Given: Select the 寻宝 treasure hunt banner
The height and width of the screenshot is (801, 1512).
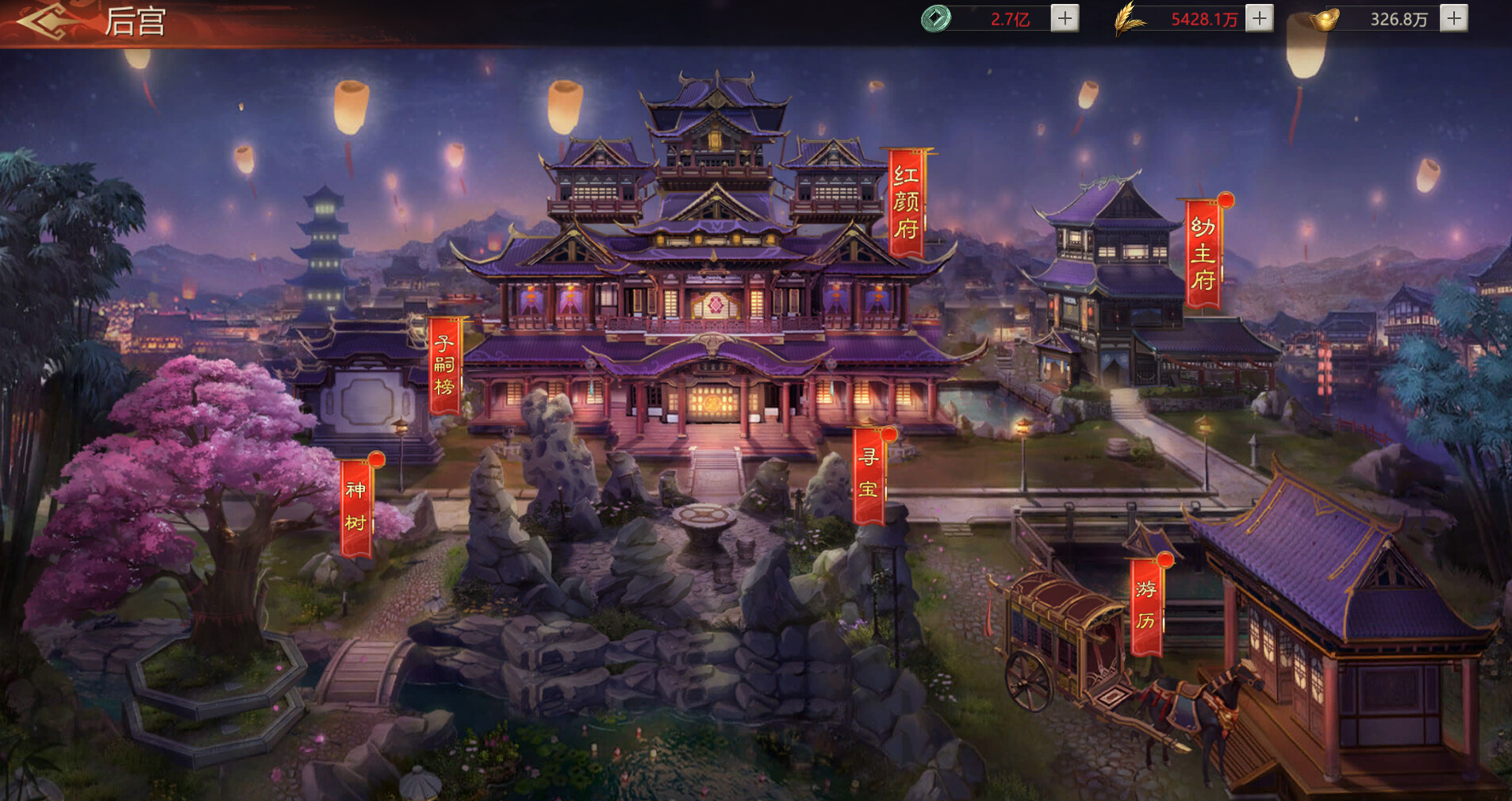Looking at the screenshot, I should [x=869, y=474].
